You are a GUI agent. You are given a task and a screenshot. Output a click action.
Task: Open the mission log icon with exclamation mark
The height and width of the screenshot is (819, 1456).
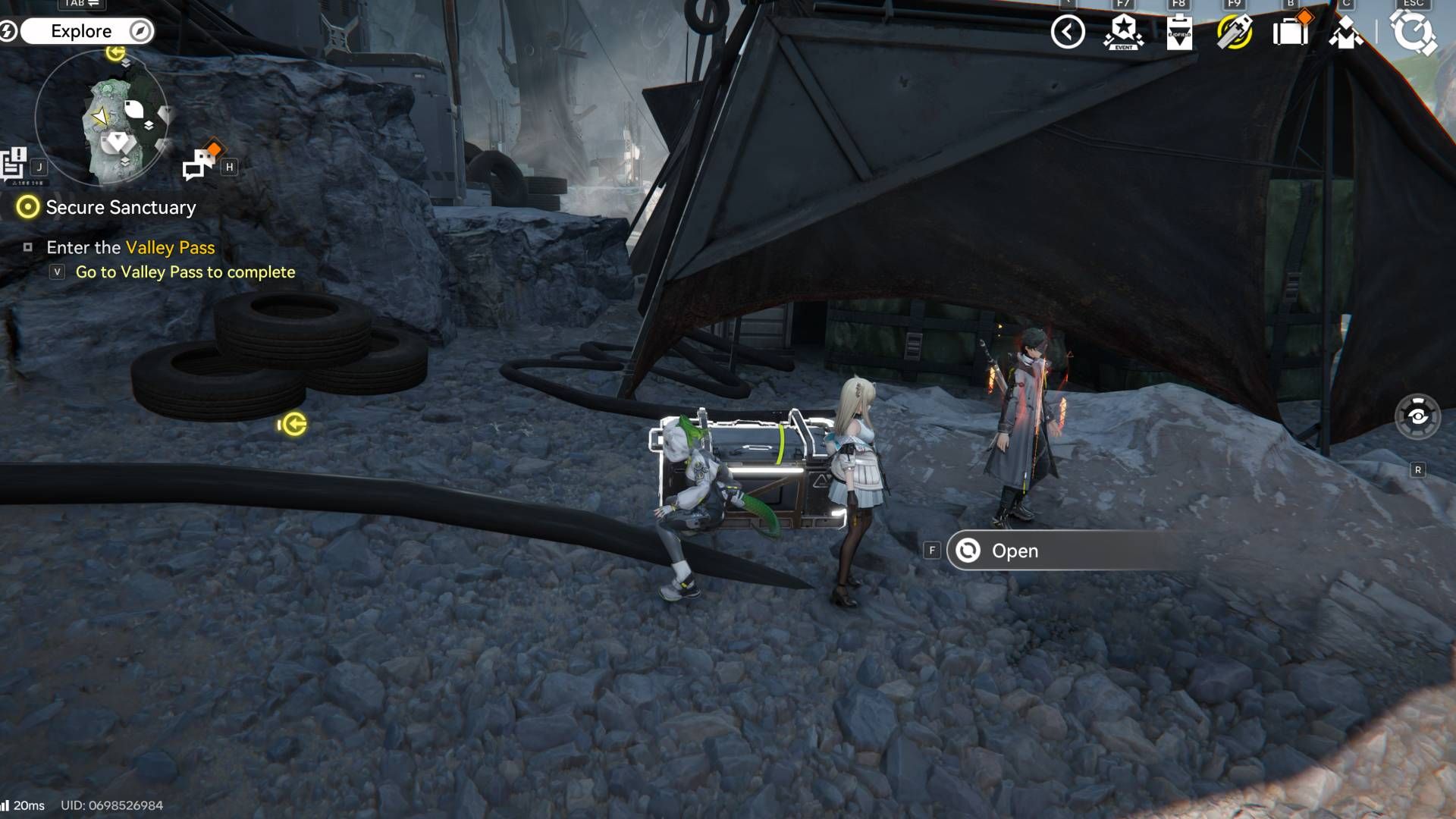pos(14,163)
